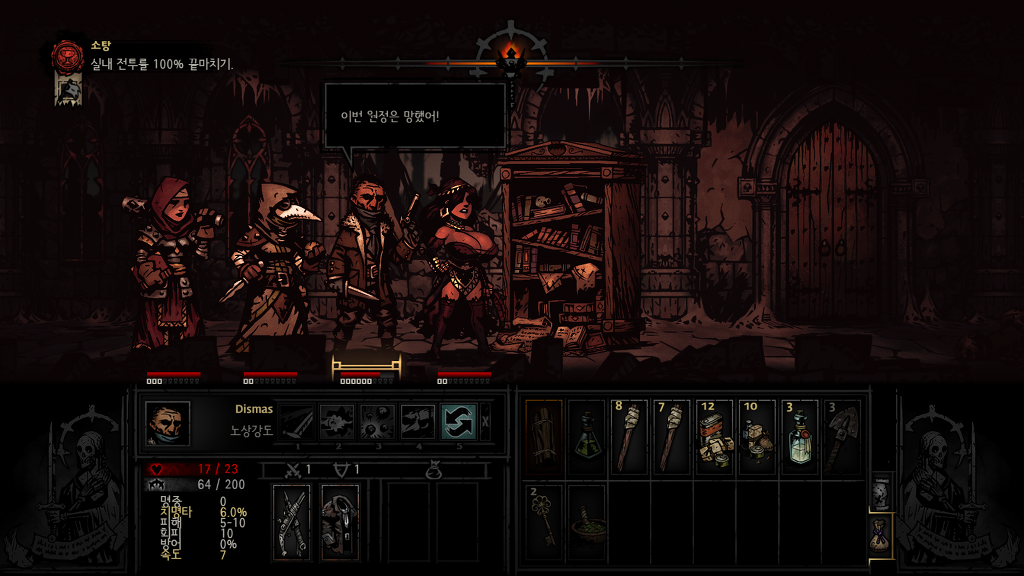Select the skeleton key stack
Viewport: 1024px width, 576px height.
click(544, 519)
